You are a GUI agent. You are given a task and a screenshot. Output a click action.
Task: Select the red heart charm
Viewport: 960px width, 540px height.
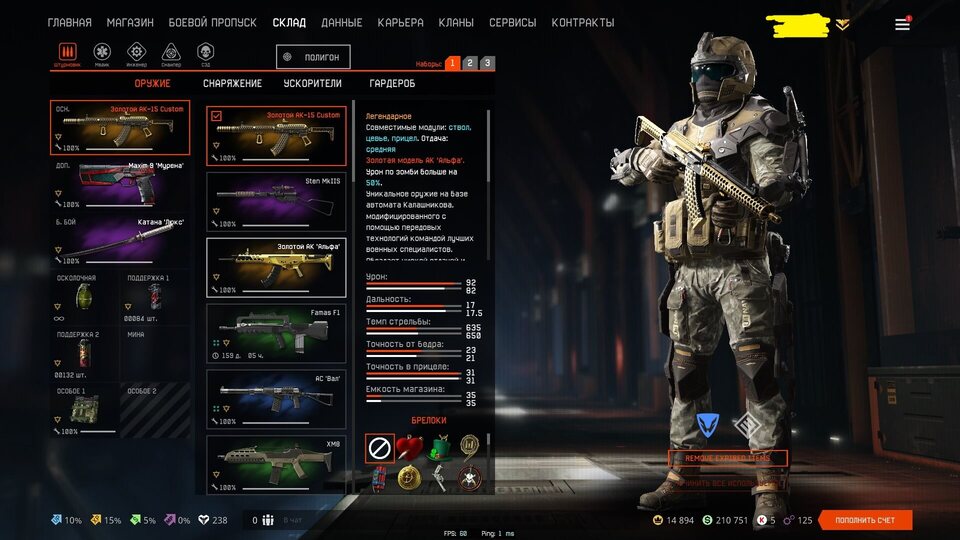[408, 448]
